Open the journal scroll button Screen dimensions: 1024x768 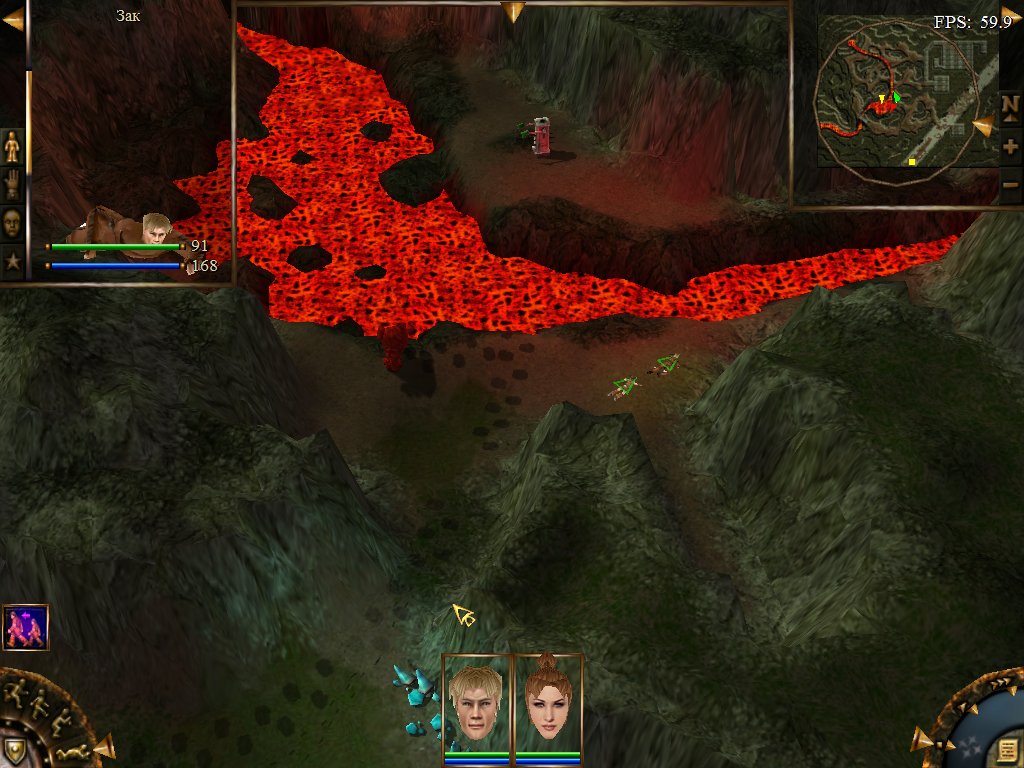[x=1008, y=750]
